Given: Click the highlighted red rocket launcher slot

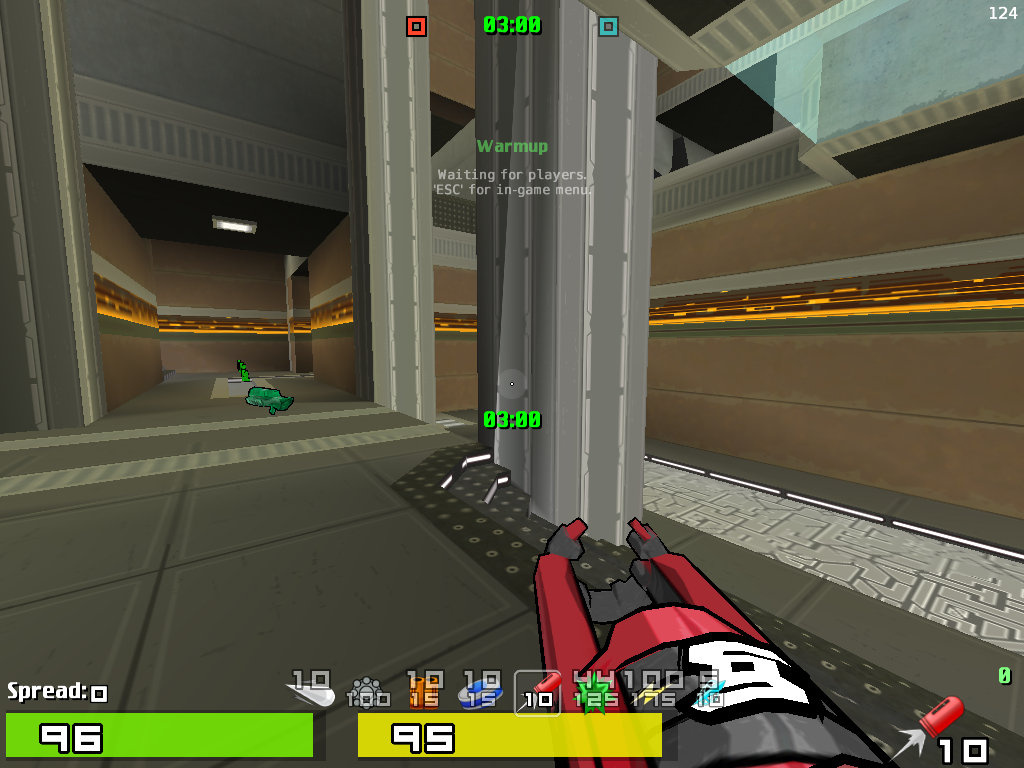Looking at the screenshot, I should 538,691.
